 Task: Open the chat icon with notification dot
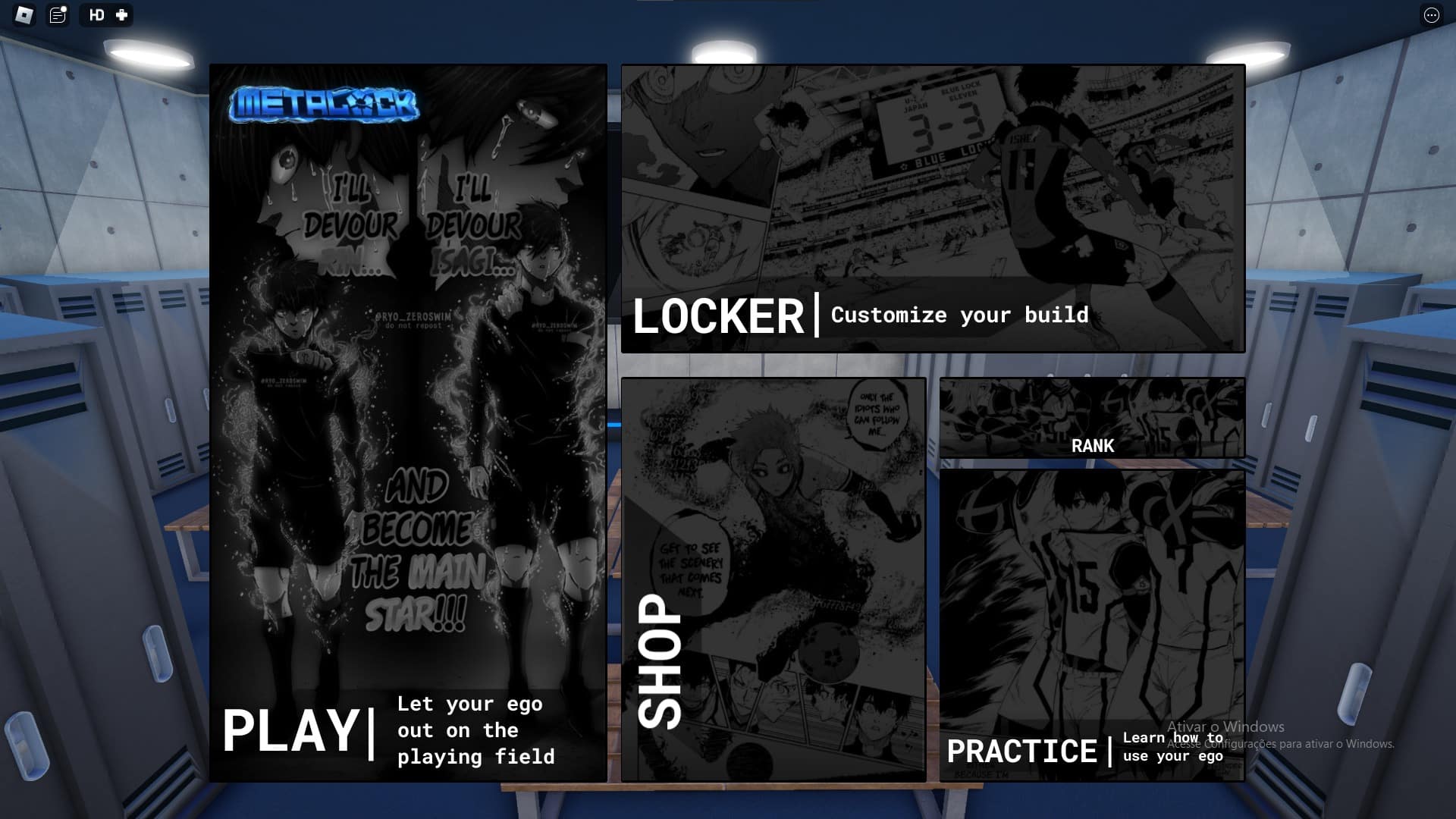[x=56, y=15]
